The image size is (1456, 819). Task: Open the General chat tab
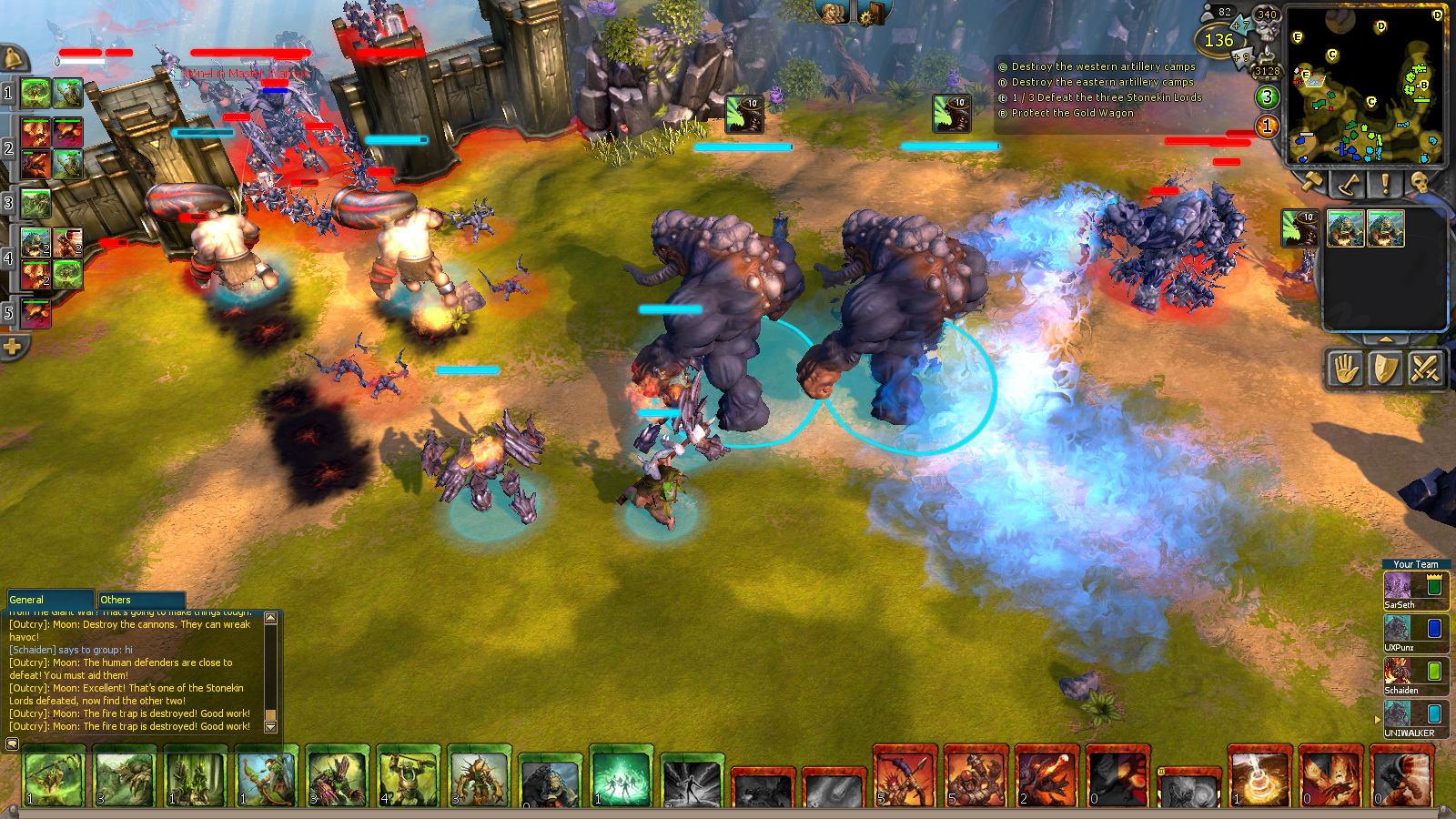click(50, 600)
